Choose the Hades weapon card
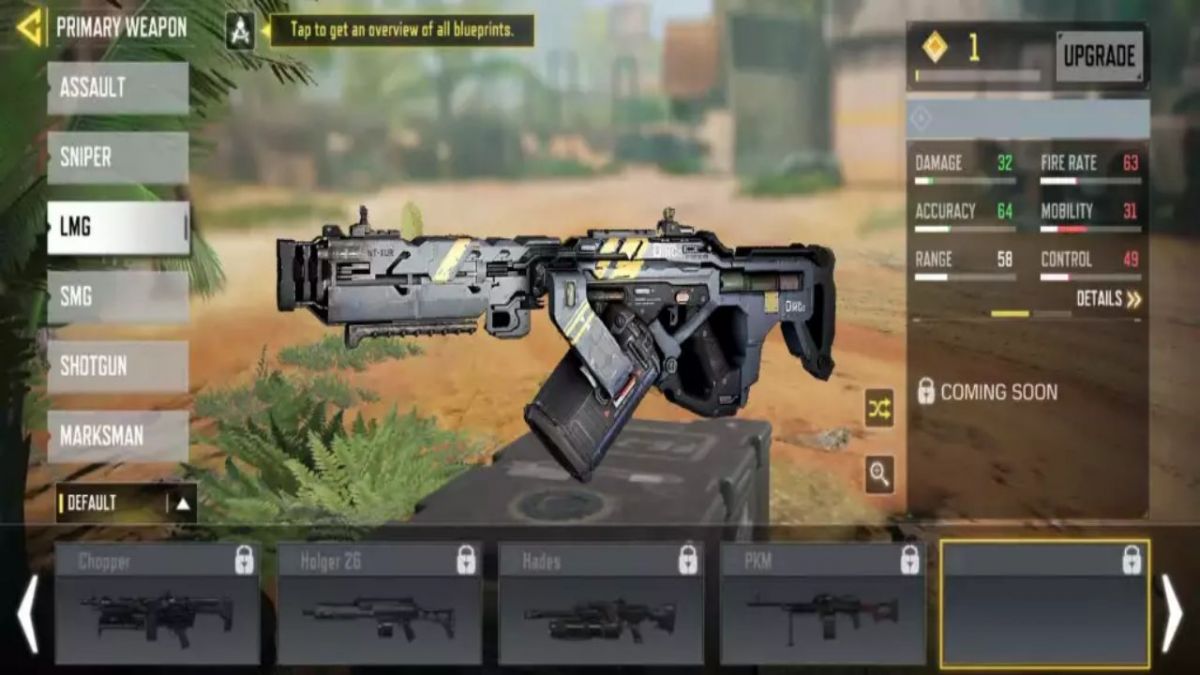 tap(601, 604)
